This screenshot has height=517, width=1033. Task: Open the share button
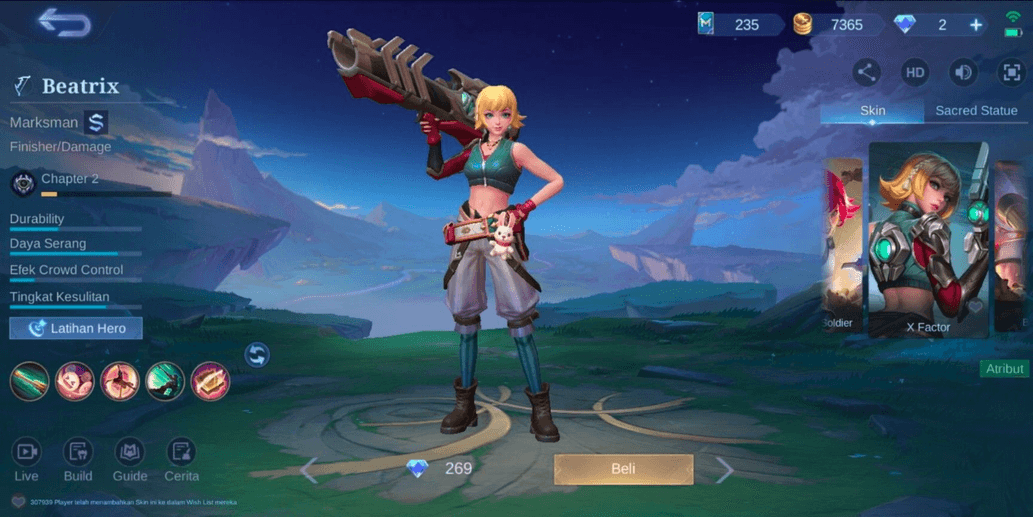(x=867, y=72)
